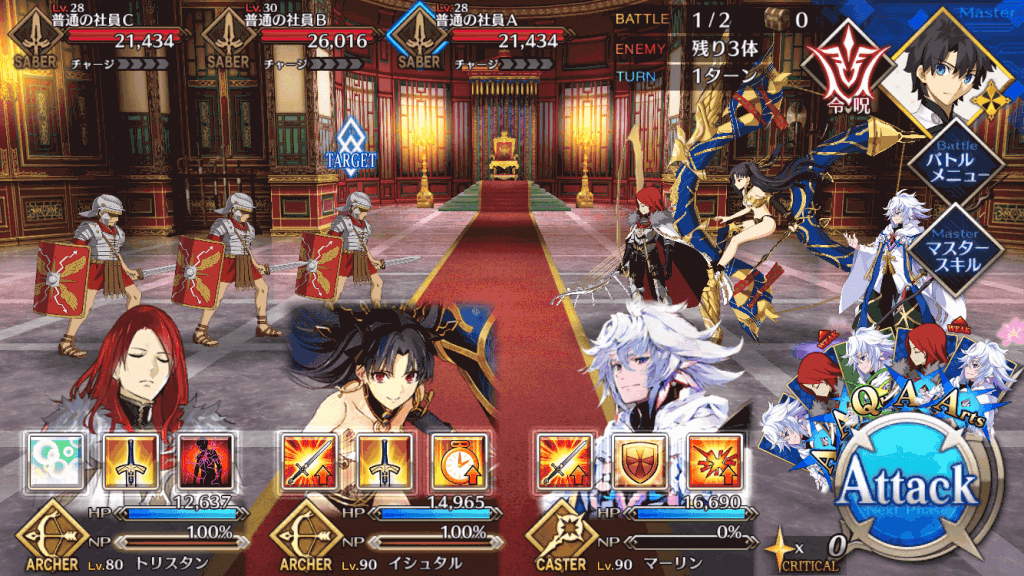Use Ishtar's stopwatch skill
Screen dimensions: 1024x576
point(451,460)
